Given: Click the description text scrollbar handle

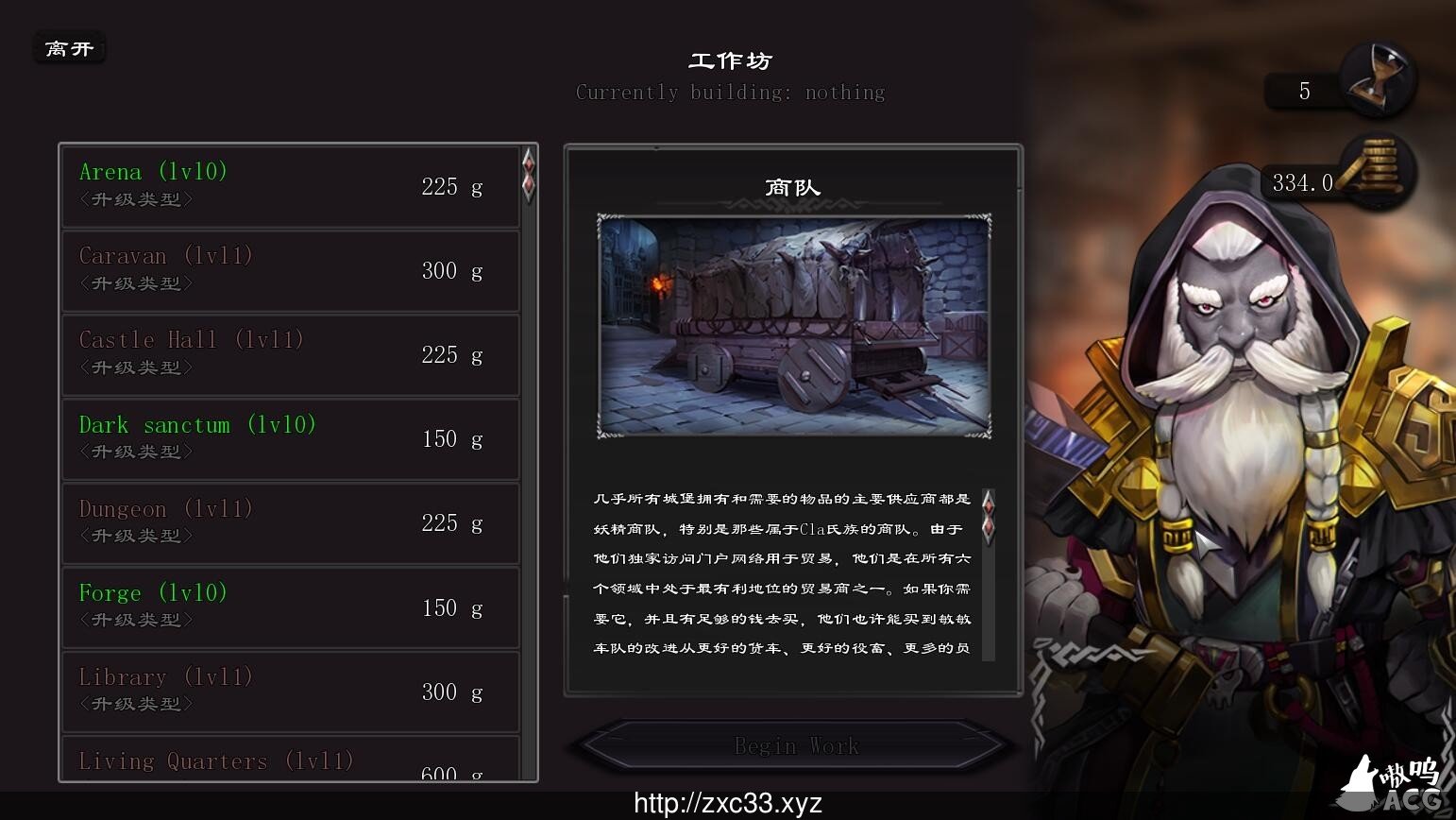Looking at the screenshot, I should pos(989,516).
